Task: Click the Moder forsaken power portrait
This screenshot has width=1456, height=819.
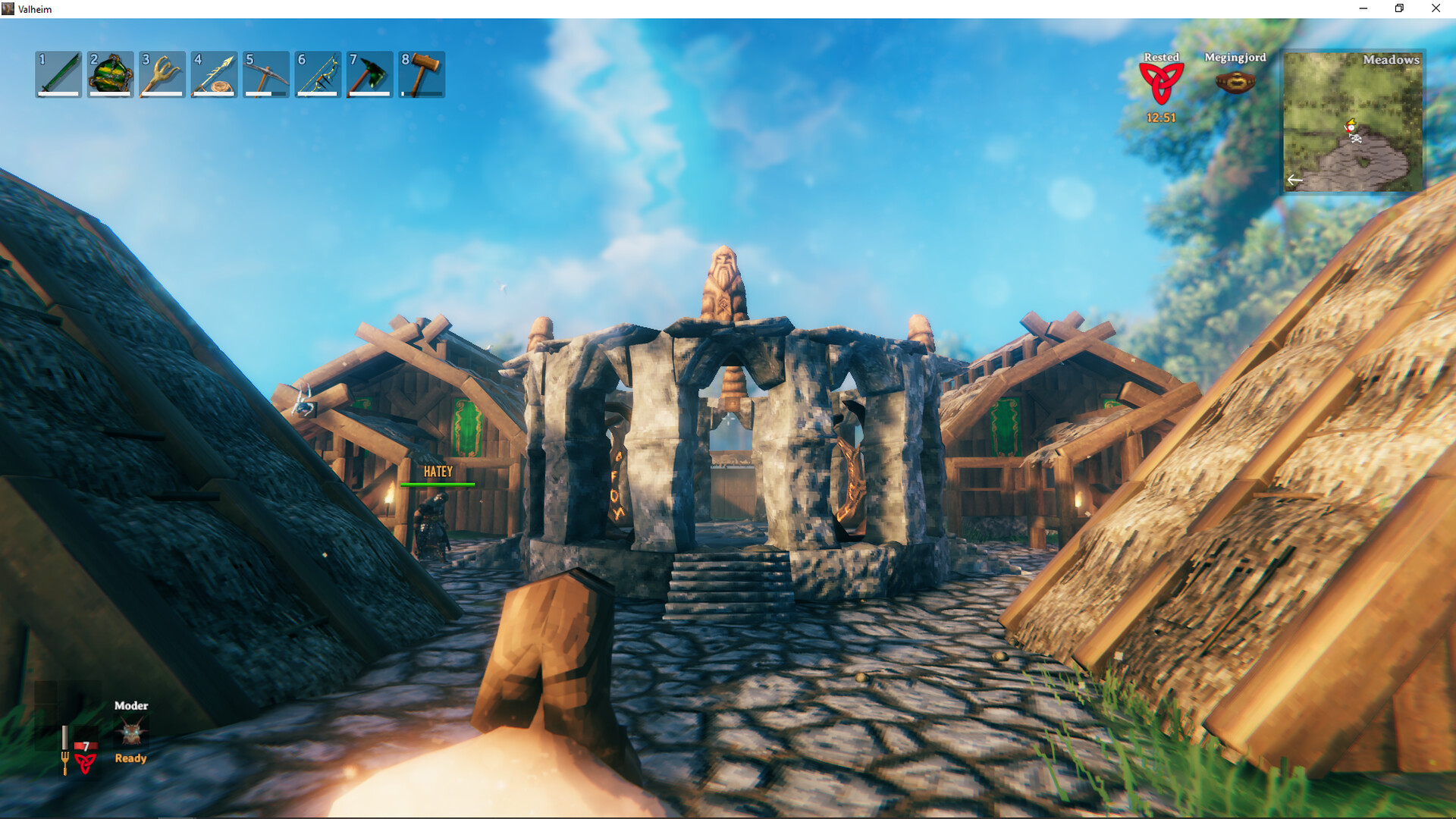Action: [133, 730]
